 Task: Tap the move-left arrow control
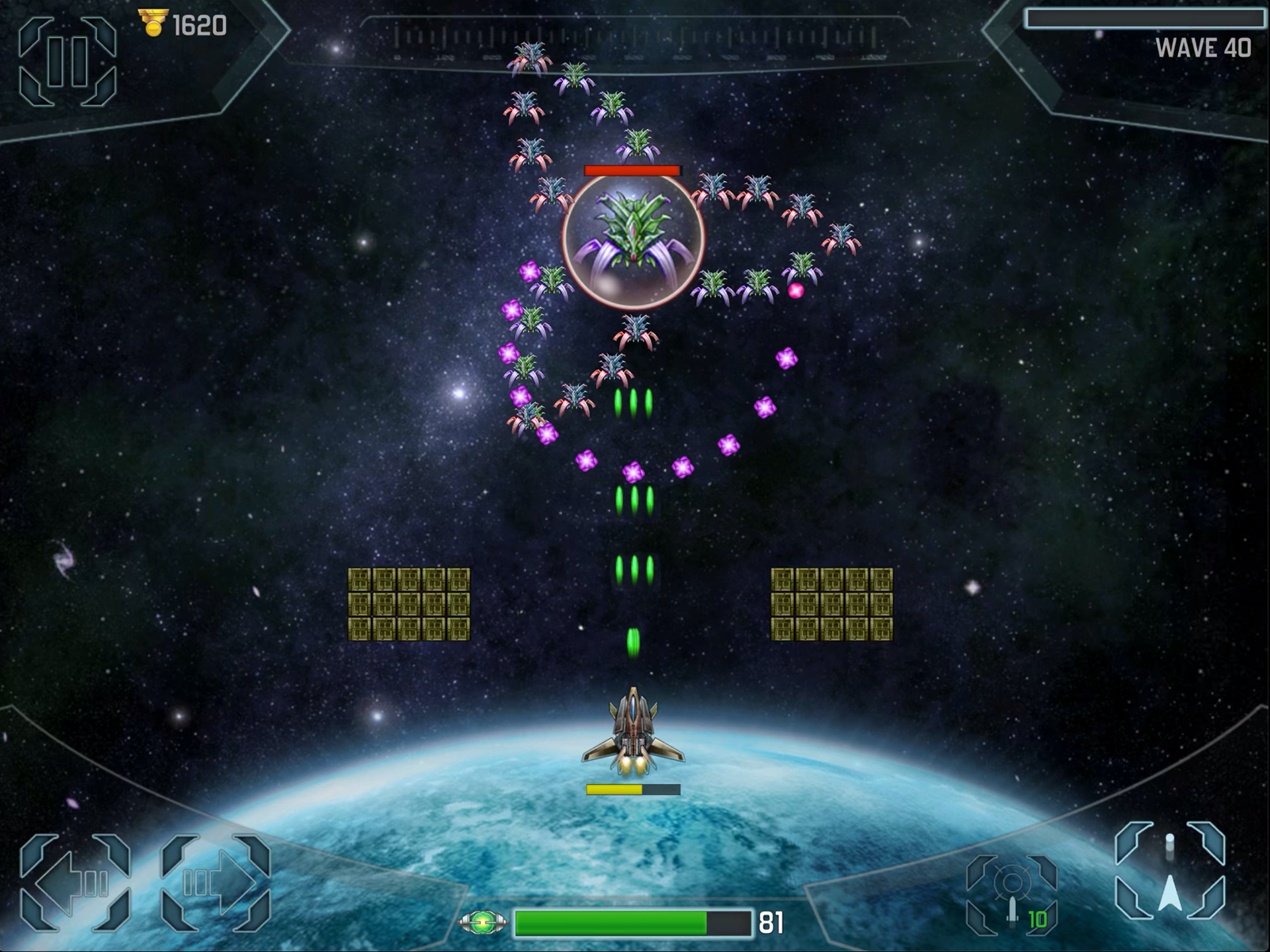pos(75,883)
